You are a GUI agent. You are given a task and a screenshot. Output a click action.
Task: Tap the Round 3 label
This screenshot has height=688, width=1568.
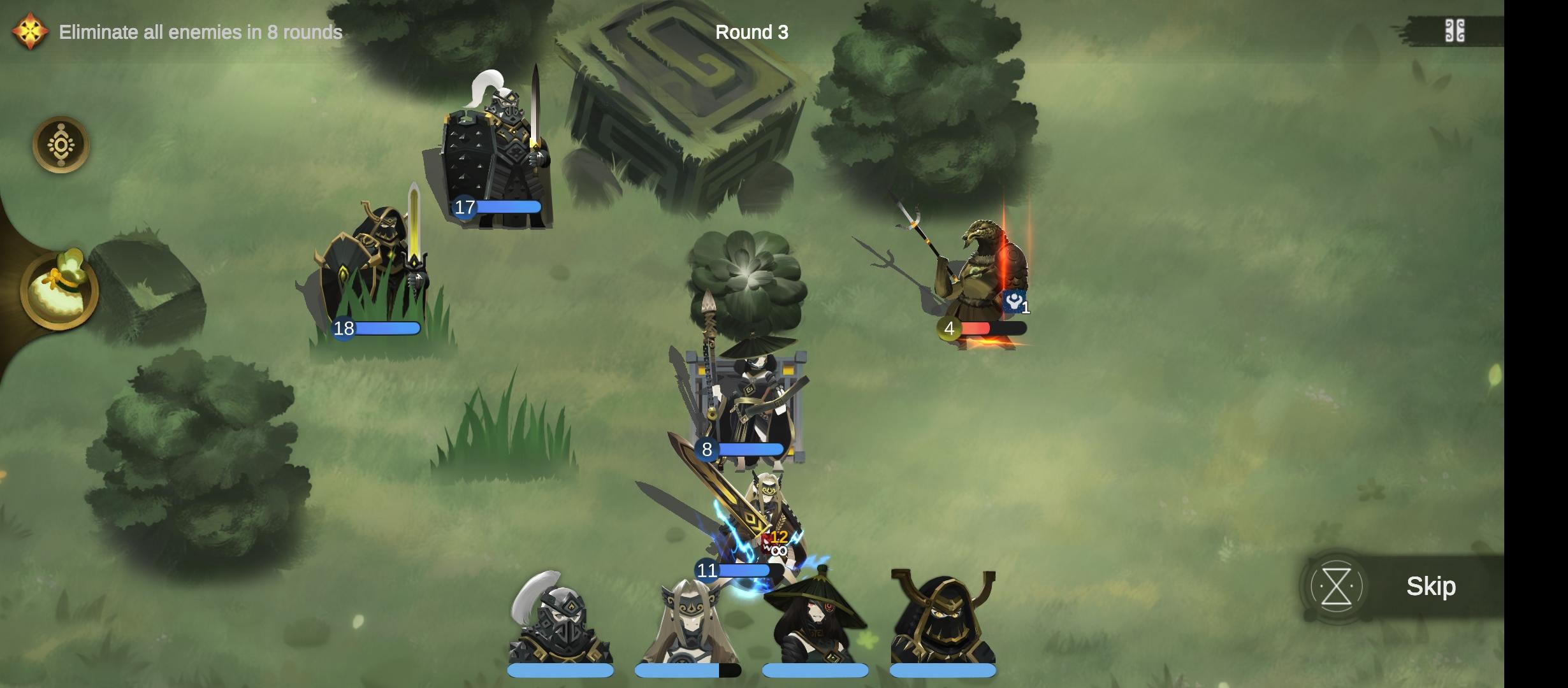752,32
